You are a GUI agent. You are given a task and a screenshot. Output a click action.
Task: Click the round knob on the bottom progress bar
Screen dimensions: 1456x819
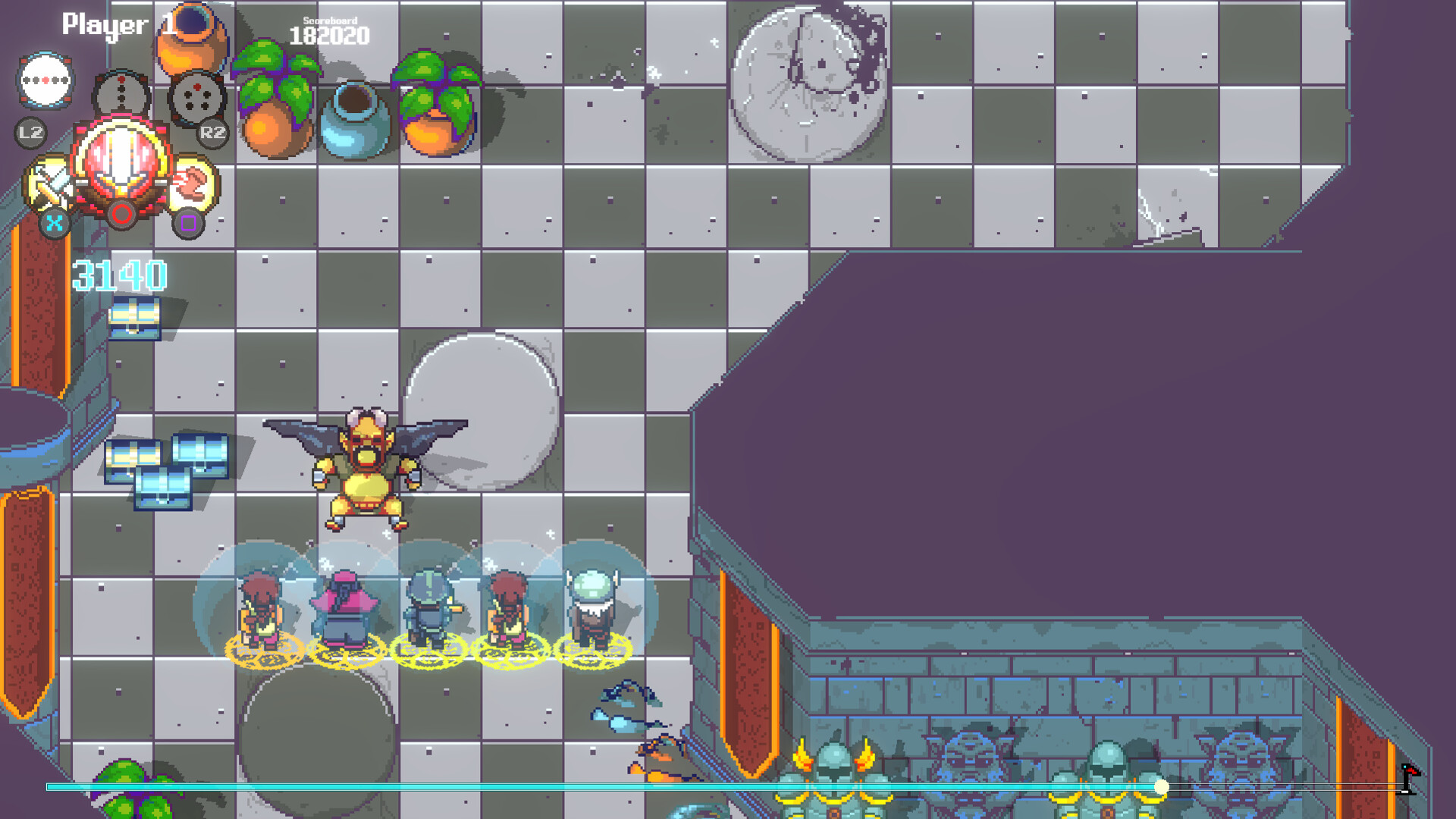click(1163, 787)
